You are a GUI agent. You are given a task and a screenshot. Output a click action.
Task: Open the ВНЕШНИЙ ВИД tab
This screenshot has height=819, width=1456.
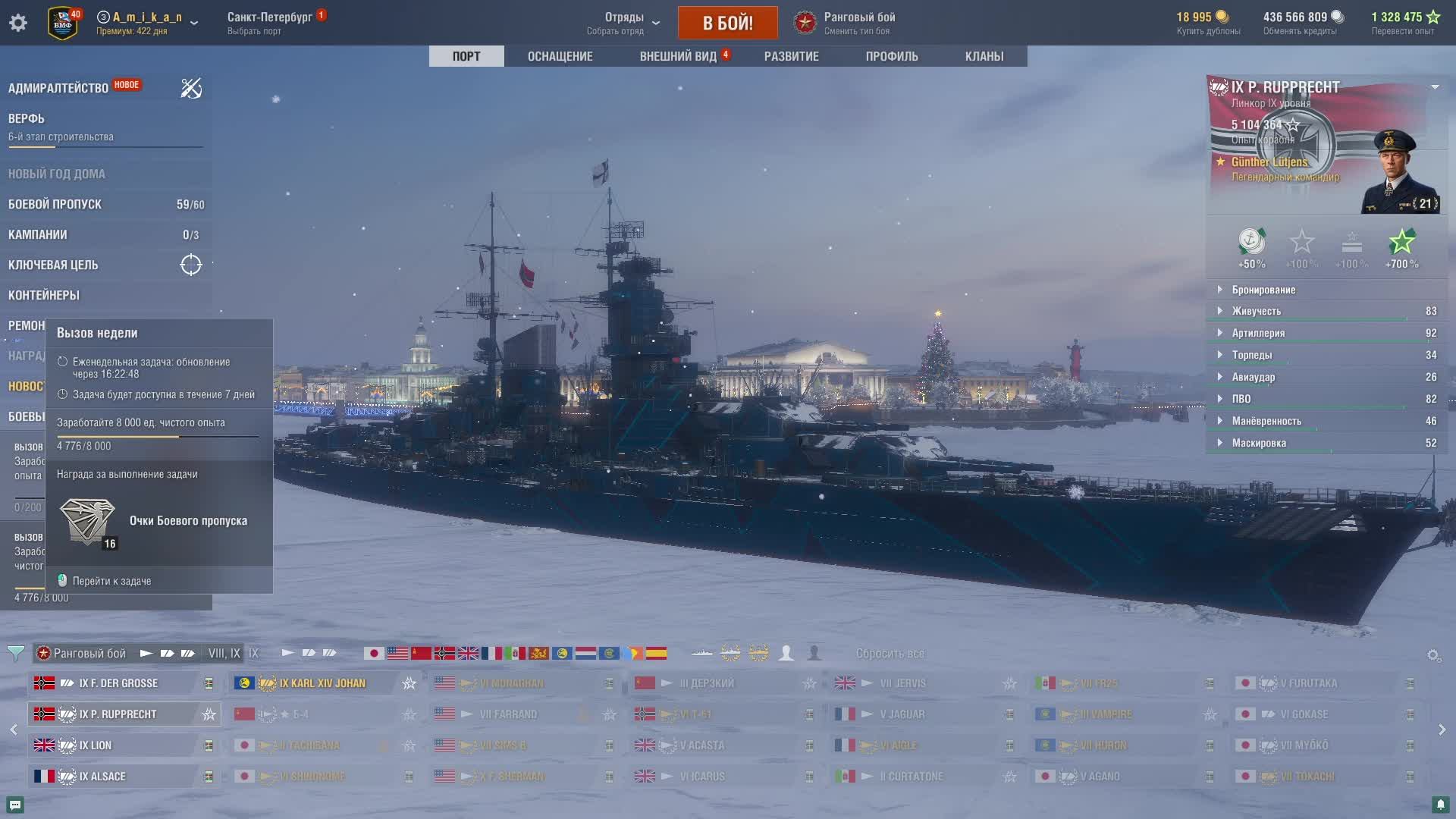[678, 56]
